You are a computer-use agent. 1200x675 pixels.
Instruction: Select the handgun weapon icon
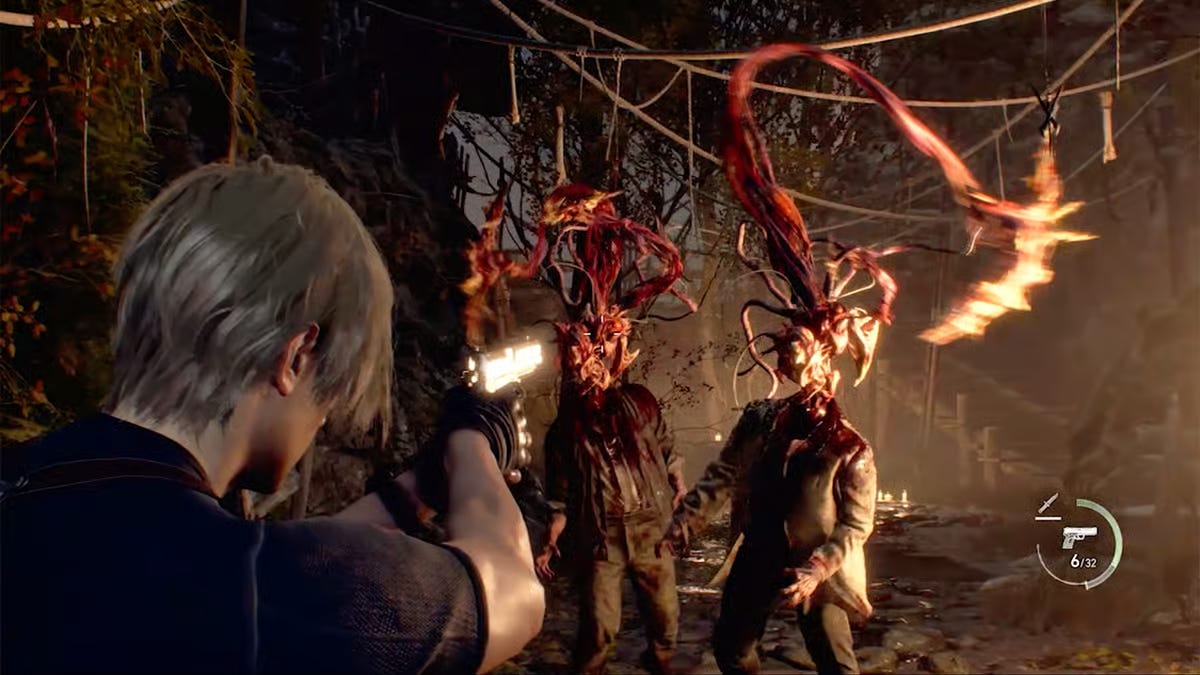pyautogui.click(x=1079, y=536)
